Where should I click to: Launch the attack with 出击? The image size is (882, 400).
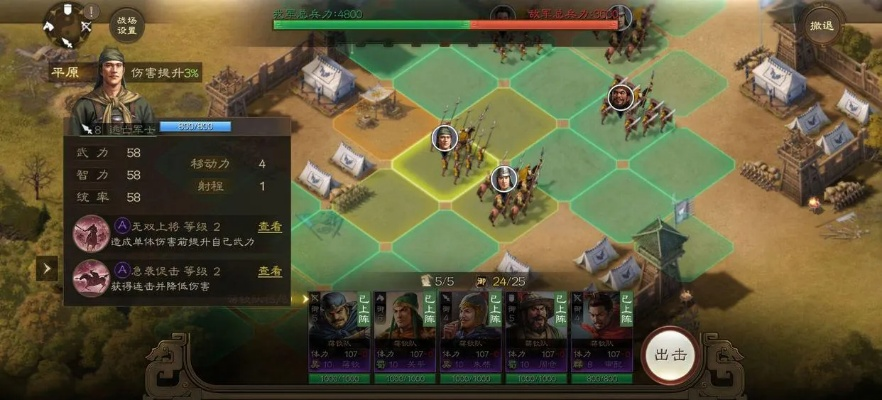670,355
